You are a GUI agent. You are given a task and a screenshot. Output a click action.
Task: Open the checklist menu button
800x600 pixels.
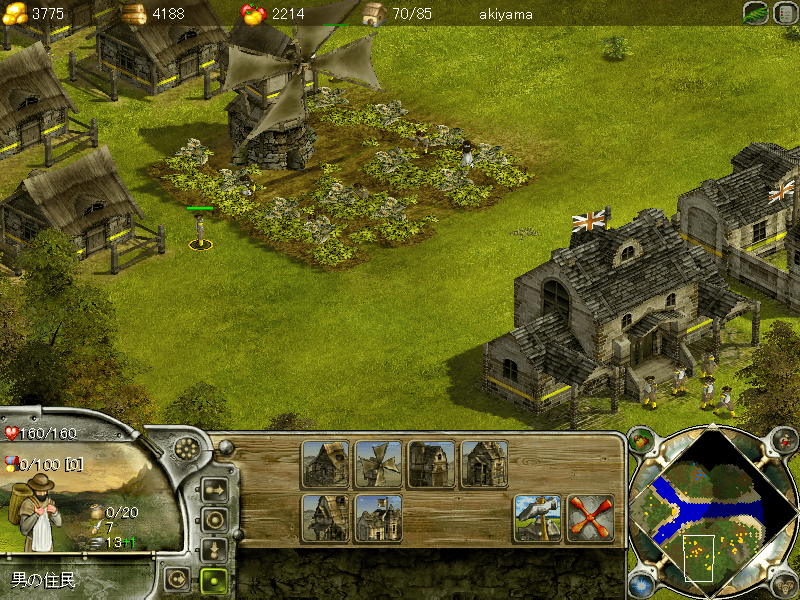click(x=783, y=13)
